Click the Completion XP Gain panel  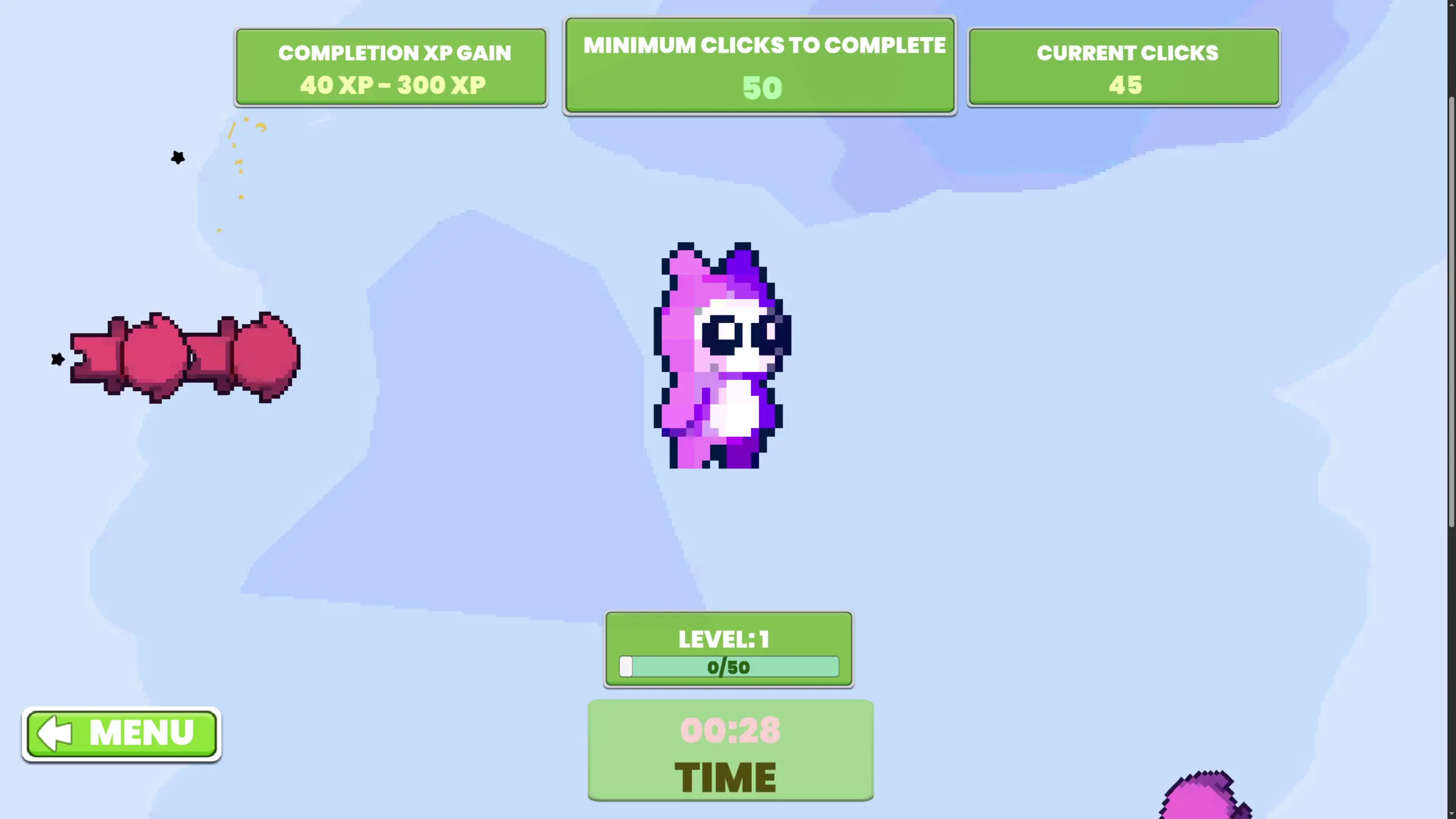click(391, 67)
